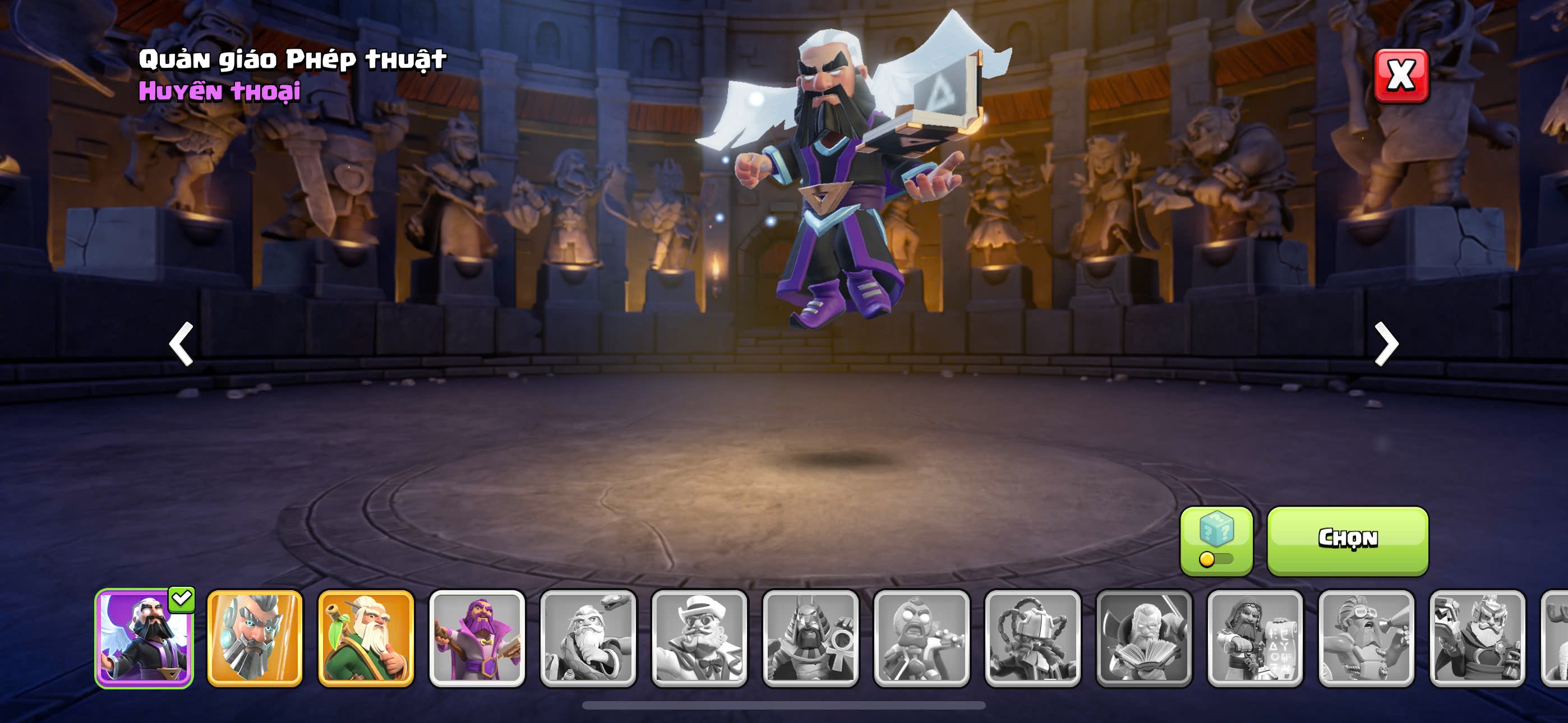
Task: Select the winged black-bearded Warden skin thumbnail
Action: 144,638
